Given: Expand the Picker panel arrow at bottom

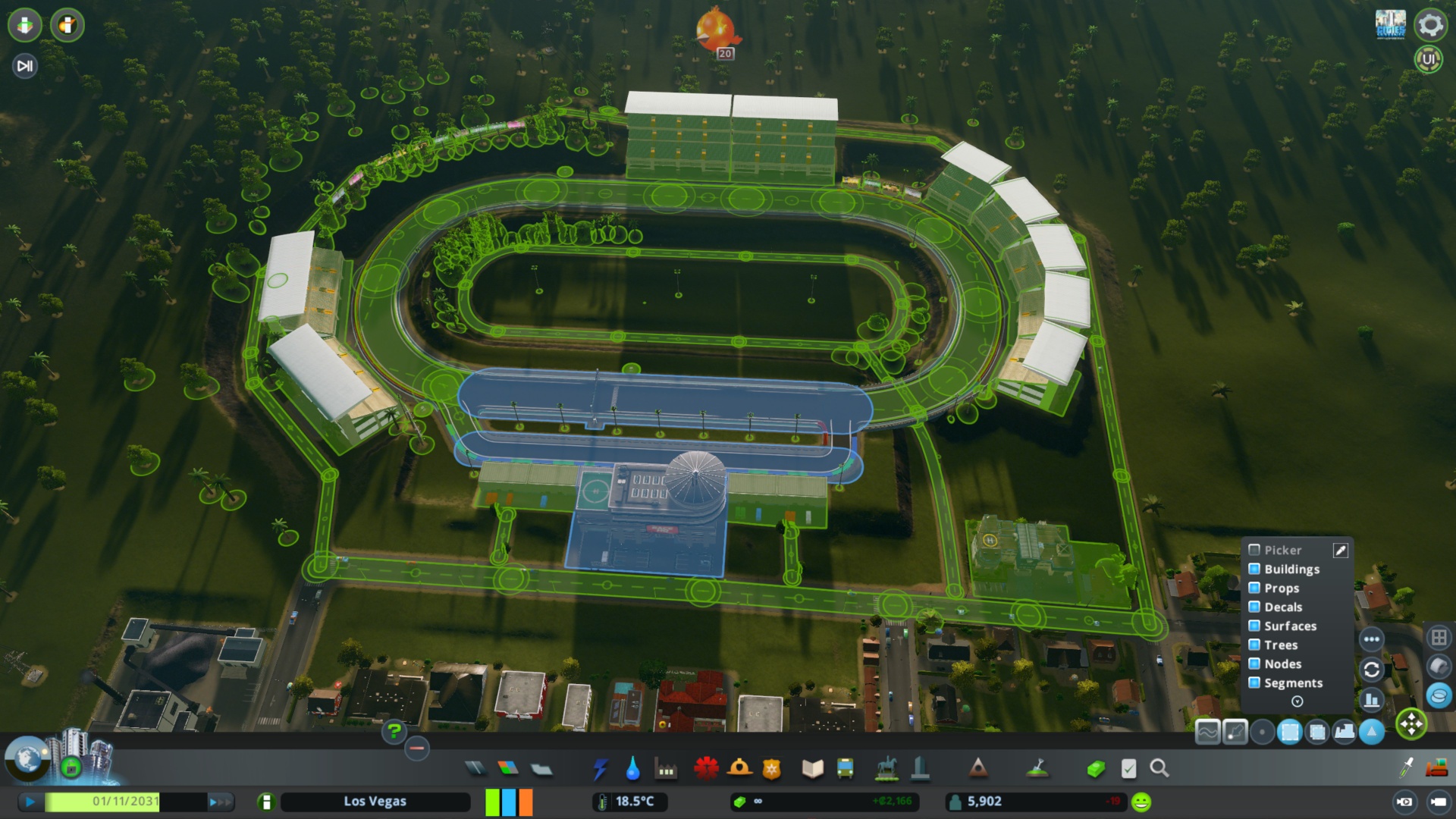Looking at the screenshot, I should point(1298,701).
